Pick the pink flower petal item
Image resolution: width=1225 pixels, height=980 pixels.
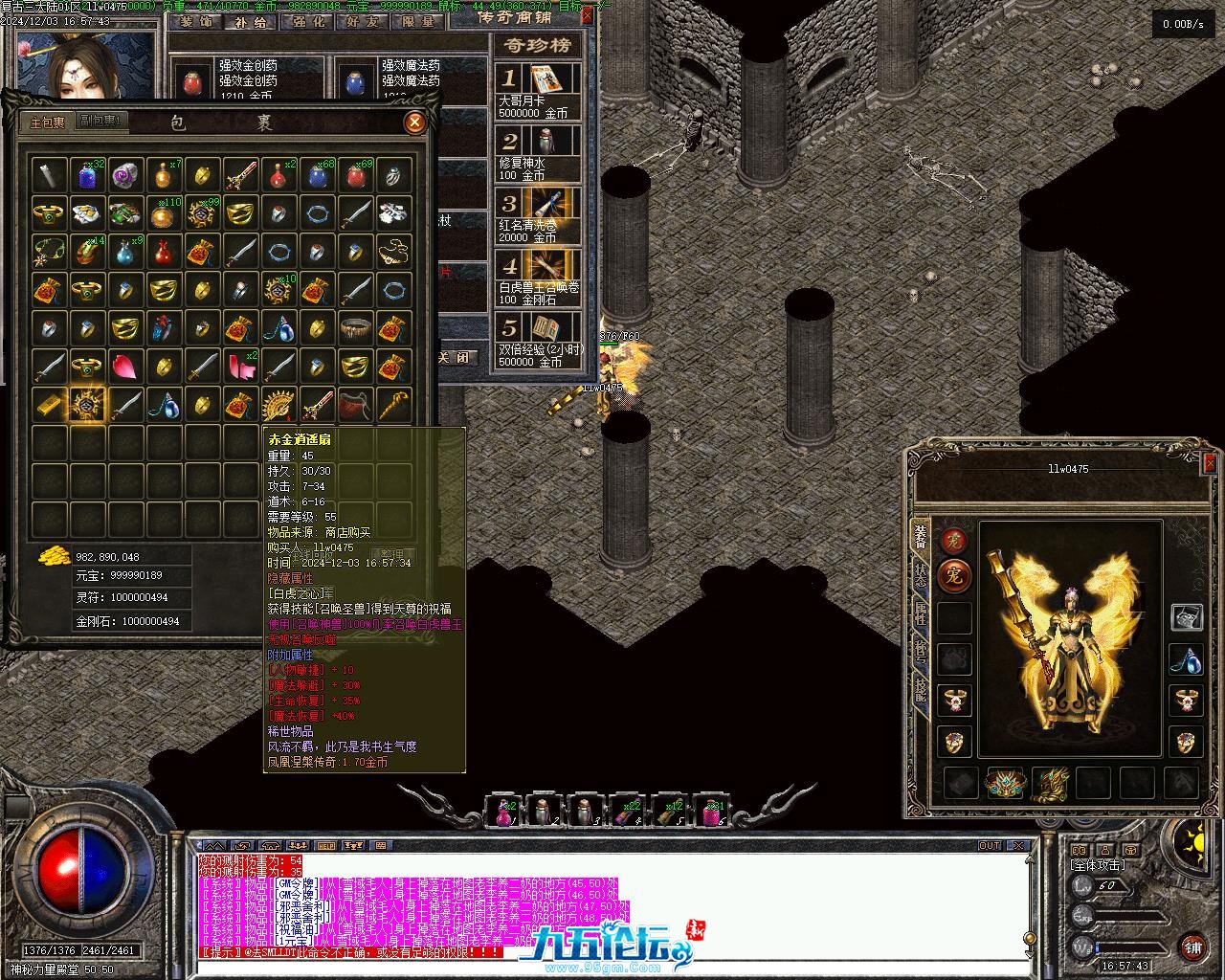[x=125, y=365]
